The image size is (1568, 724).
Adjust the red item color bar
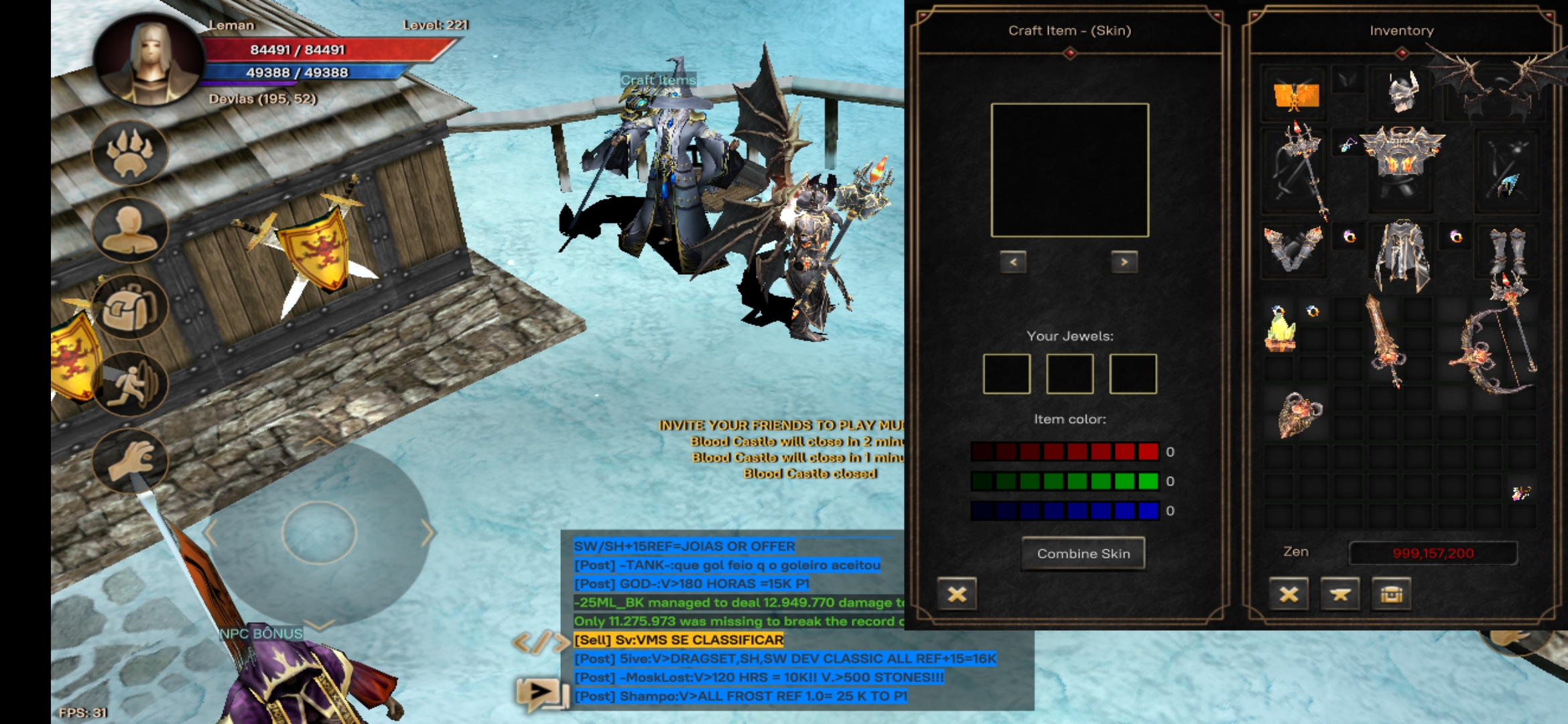[x=1065, y=451]
